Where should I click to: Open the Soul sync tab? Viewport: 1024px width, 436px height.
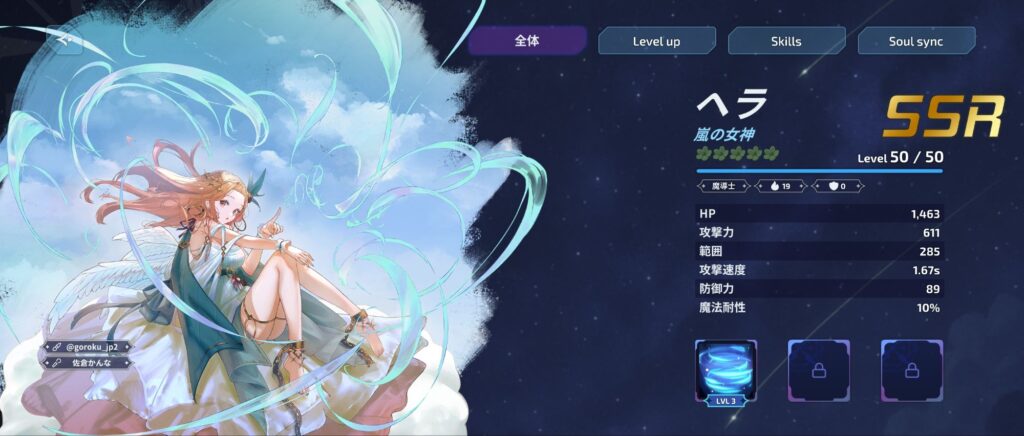tap(916, 41)
